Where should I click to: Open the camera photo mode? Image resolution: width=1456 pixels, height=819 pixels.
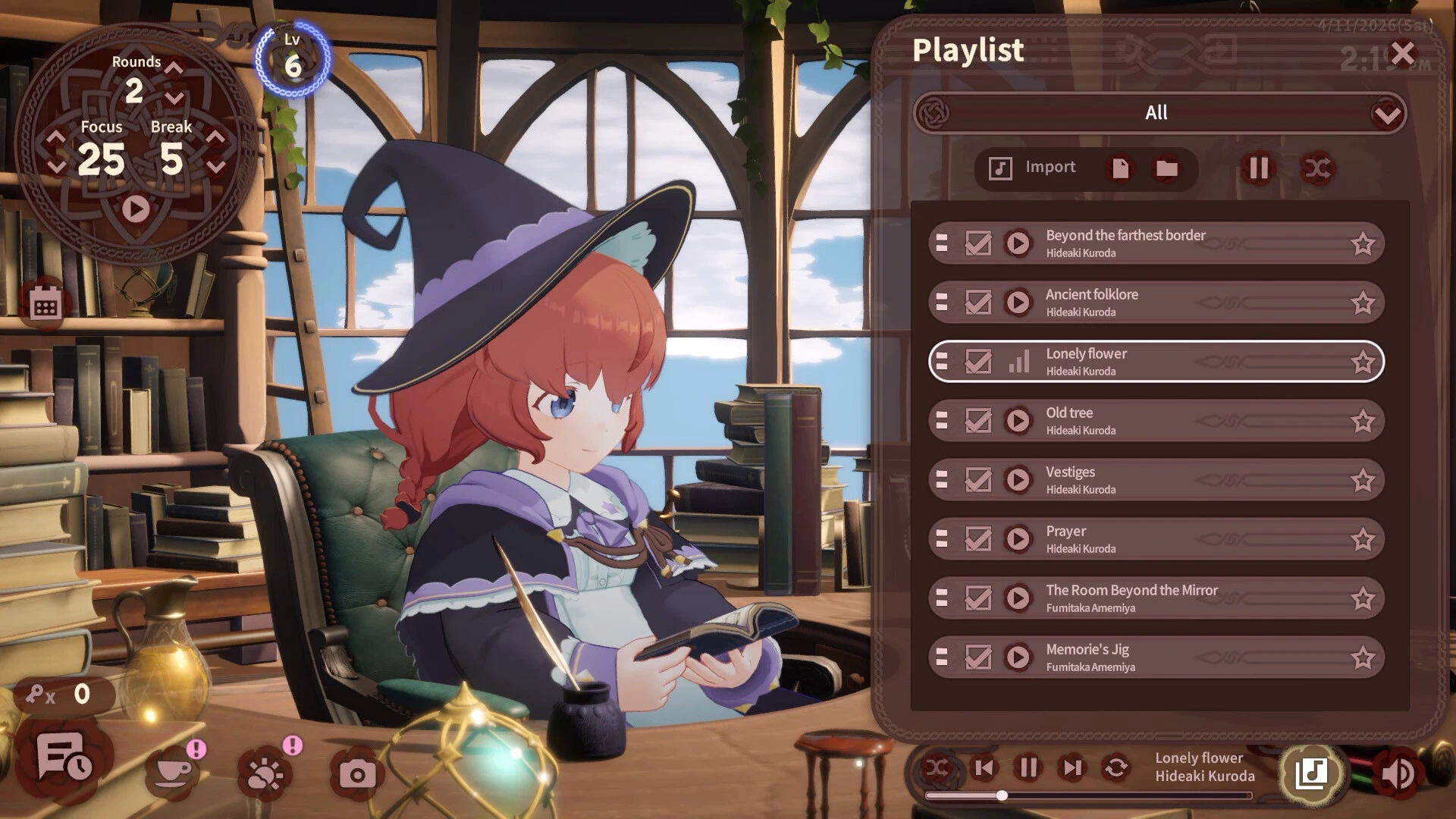(356, 774)
